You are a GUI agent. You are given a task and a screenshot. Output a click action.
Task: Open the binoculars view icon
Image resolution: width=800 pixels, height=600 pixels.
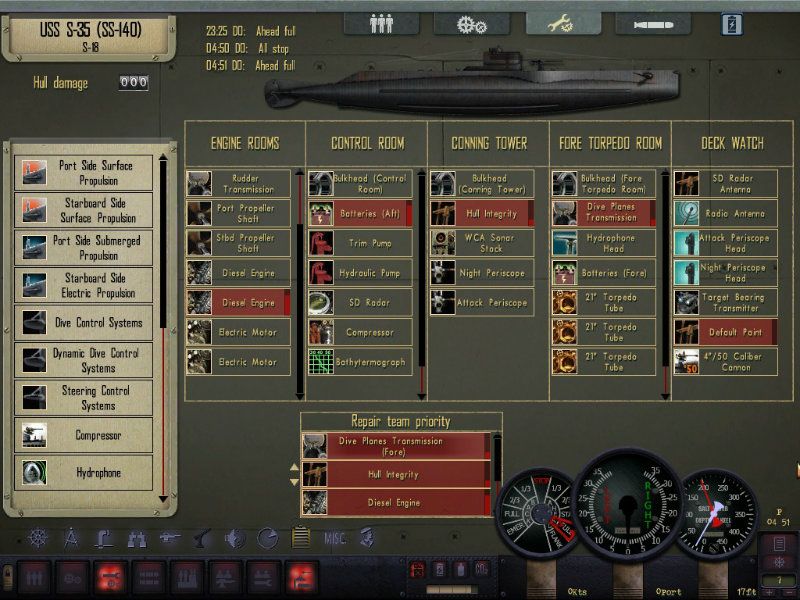pyautogui.click(x=136, y=538)
